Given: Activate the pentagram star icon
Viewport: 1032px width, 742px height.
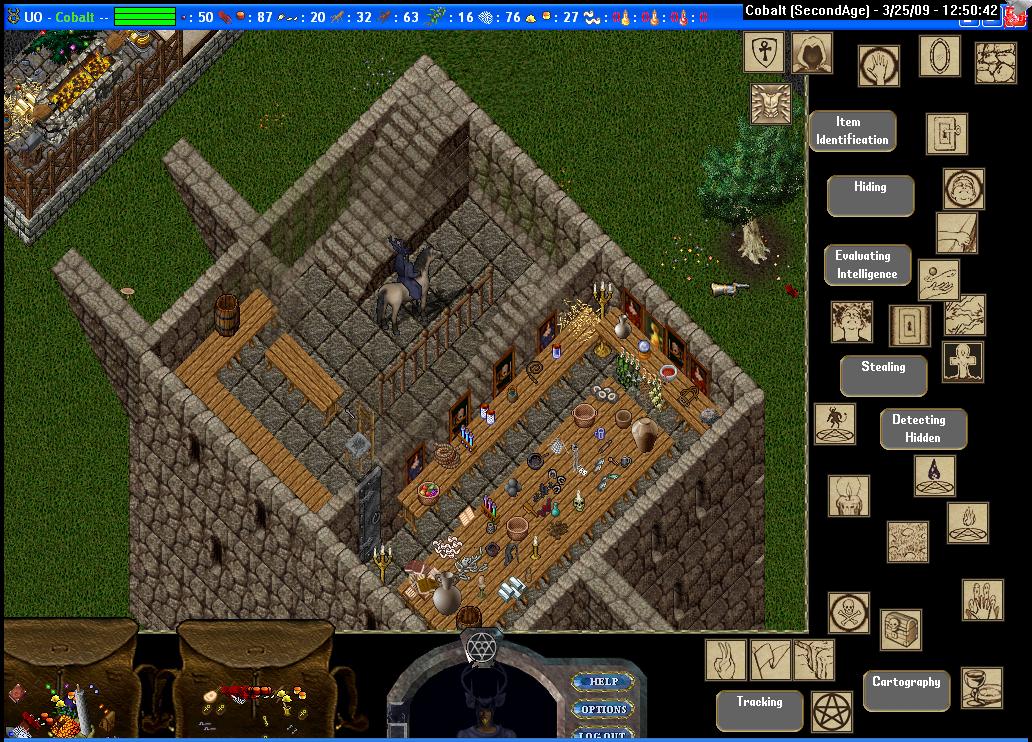Looking at the screenshot, I should [x=831, y=711].
